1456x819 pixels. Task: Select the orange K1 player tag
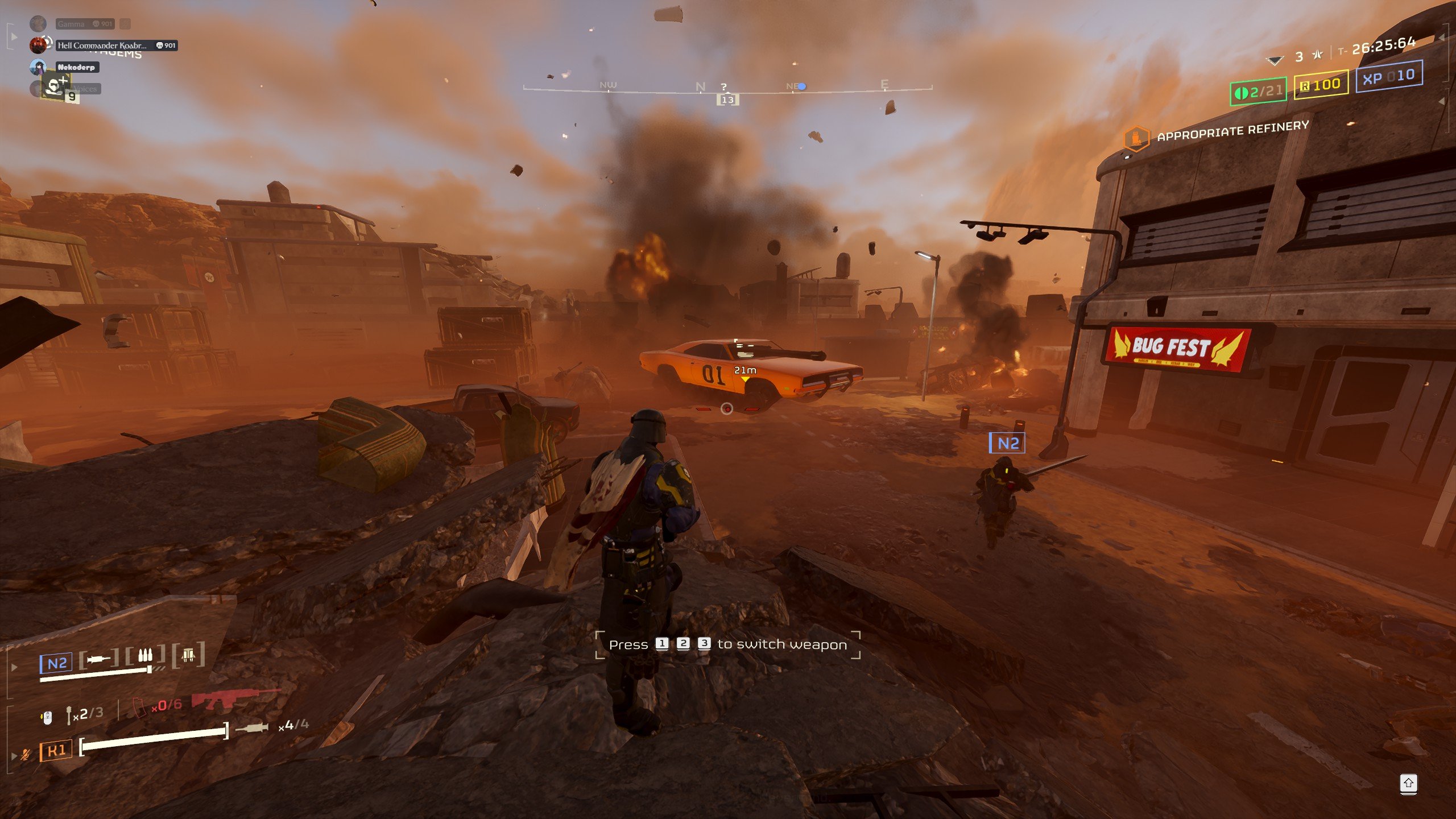(56, 751)
